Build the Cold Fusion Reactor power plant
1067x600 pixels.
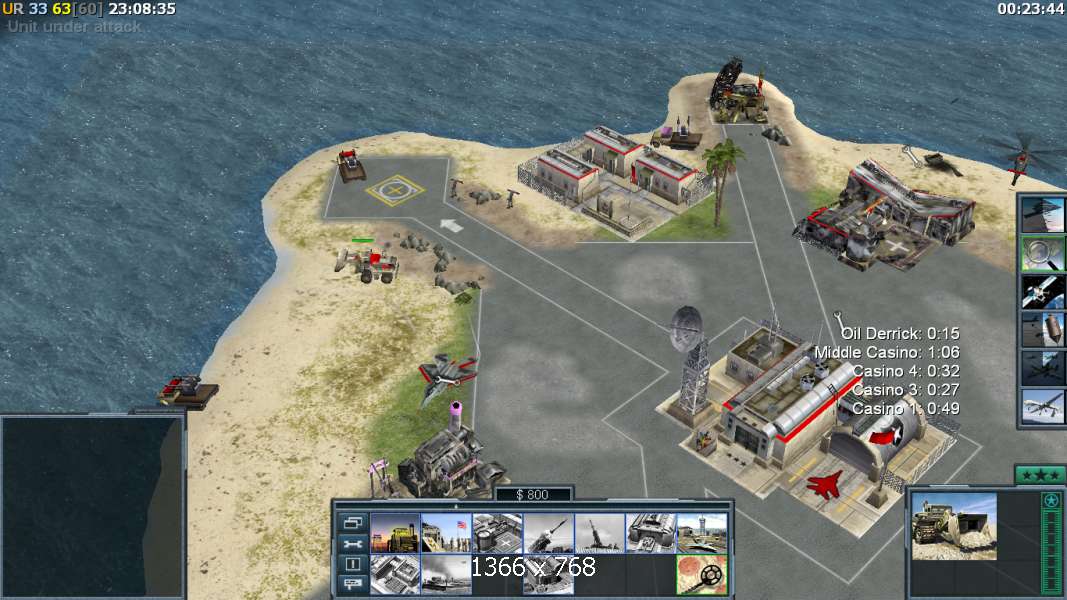click(395, 533)
